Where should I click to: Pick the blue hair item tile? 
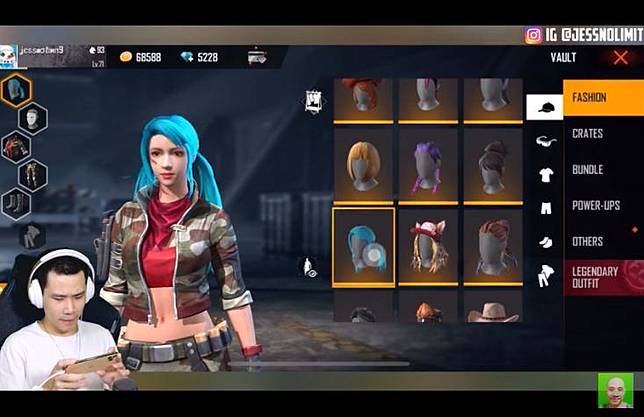362,246
